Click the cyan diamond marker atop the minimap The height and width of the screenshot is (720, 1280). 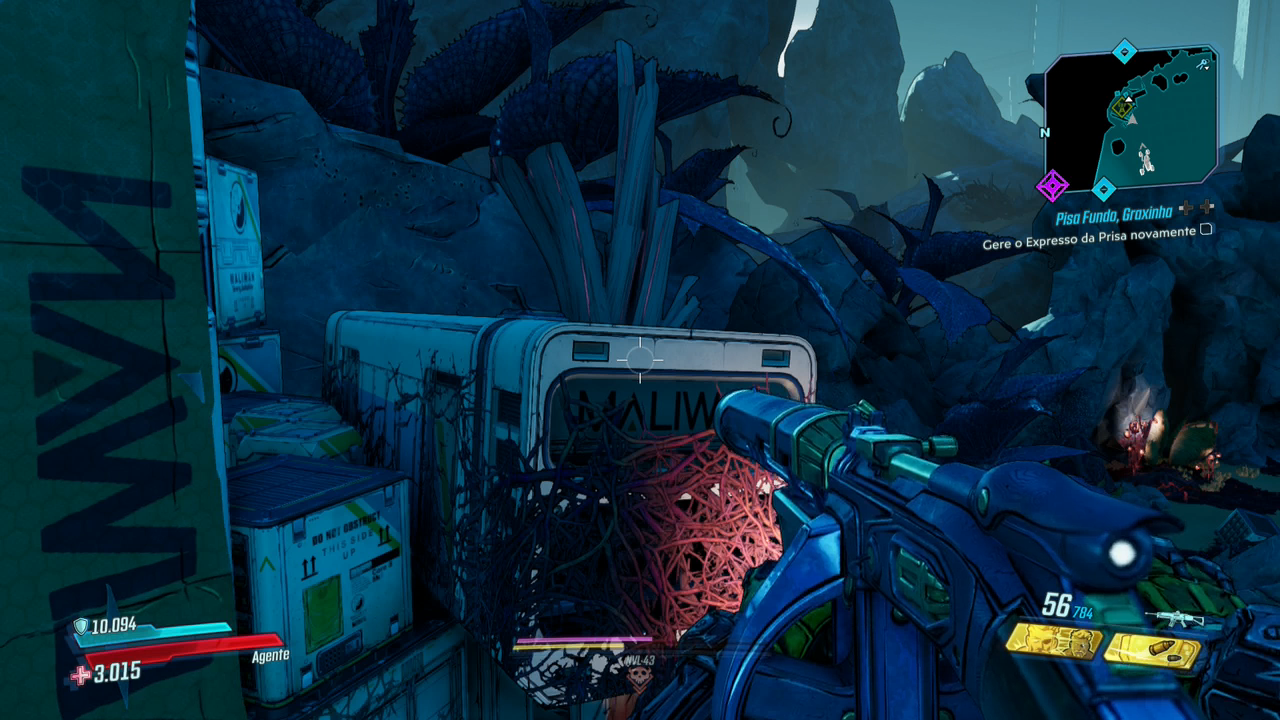click(x=1125, y=51)
